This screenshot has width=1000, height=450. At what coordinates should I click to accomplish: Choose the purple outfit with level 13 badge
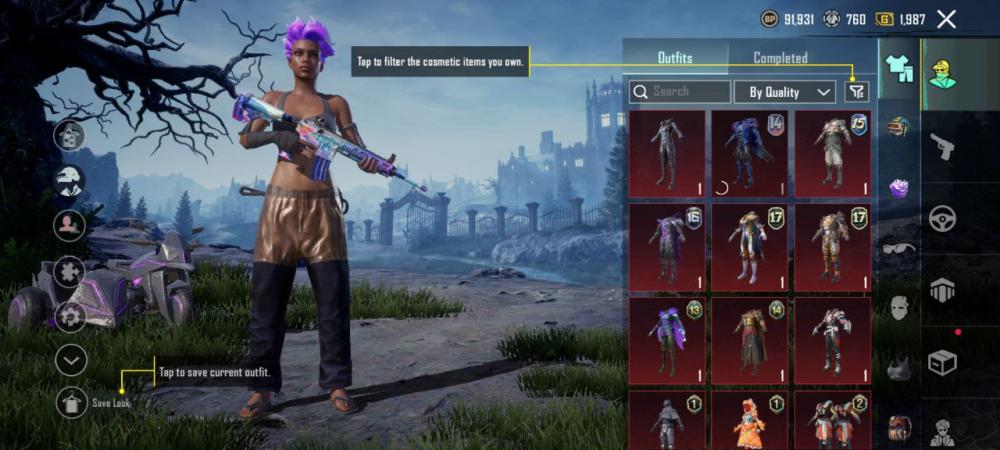pos(667,340)
